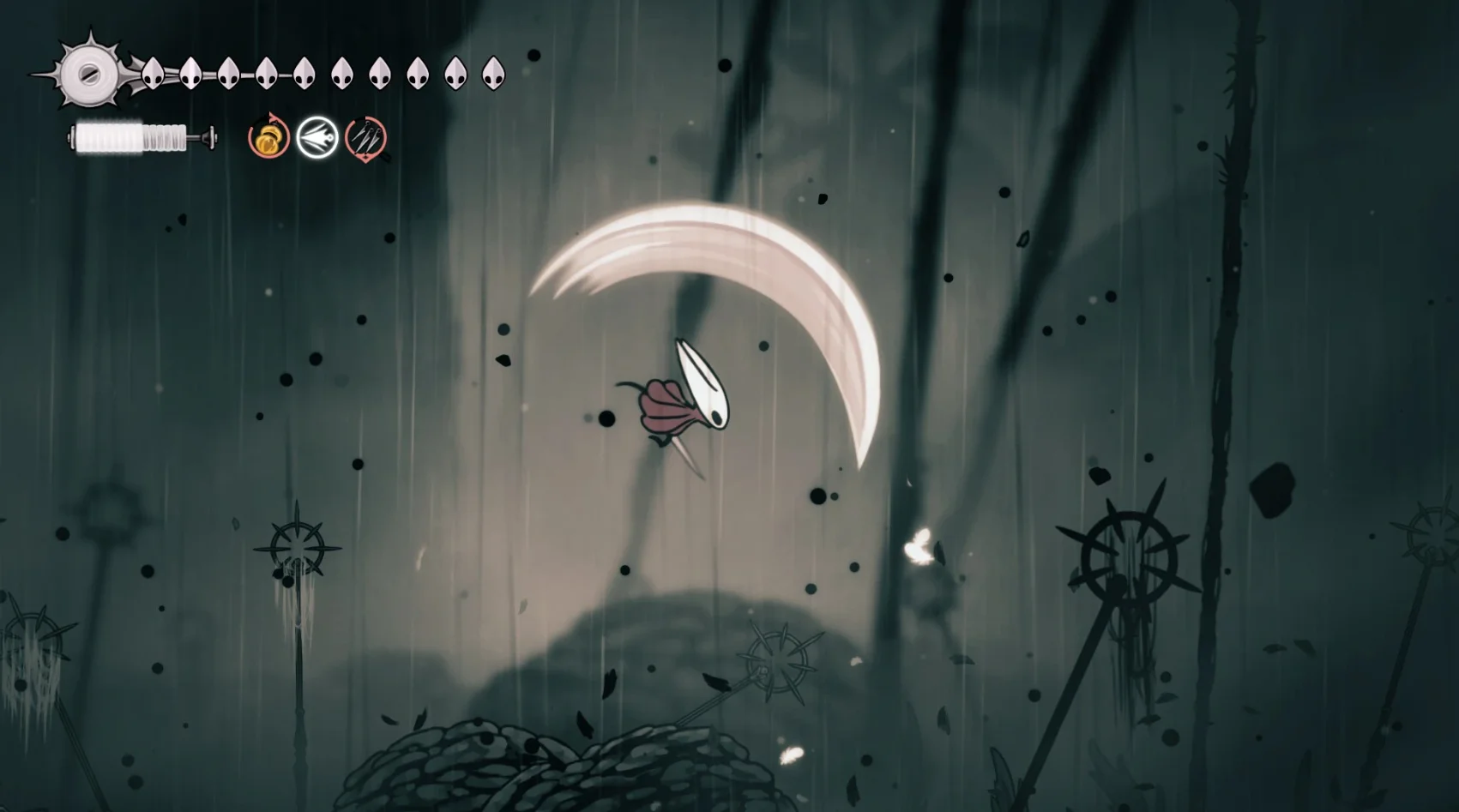Select the golden bell tool icon
This screenshot has height=812, width=1459.
pyautogui.click(x=268, y=139)
